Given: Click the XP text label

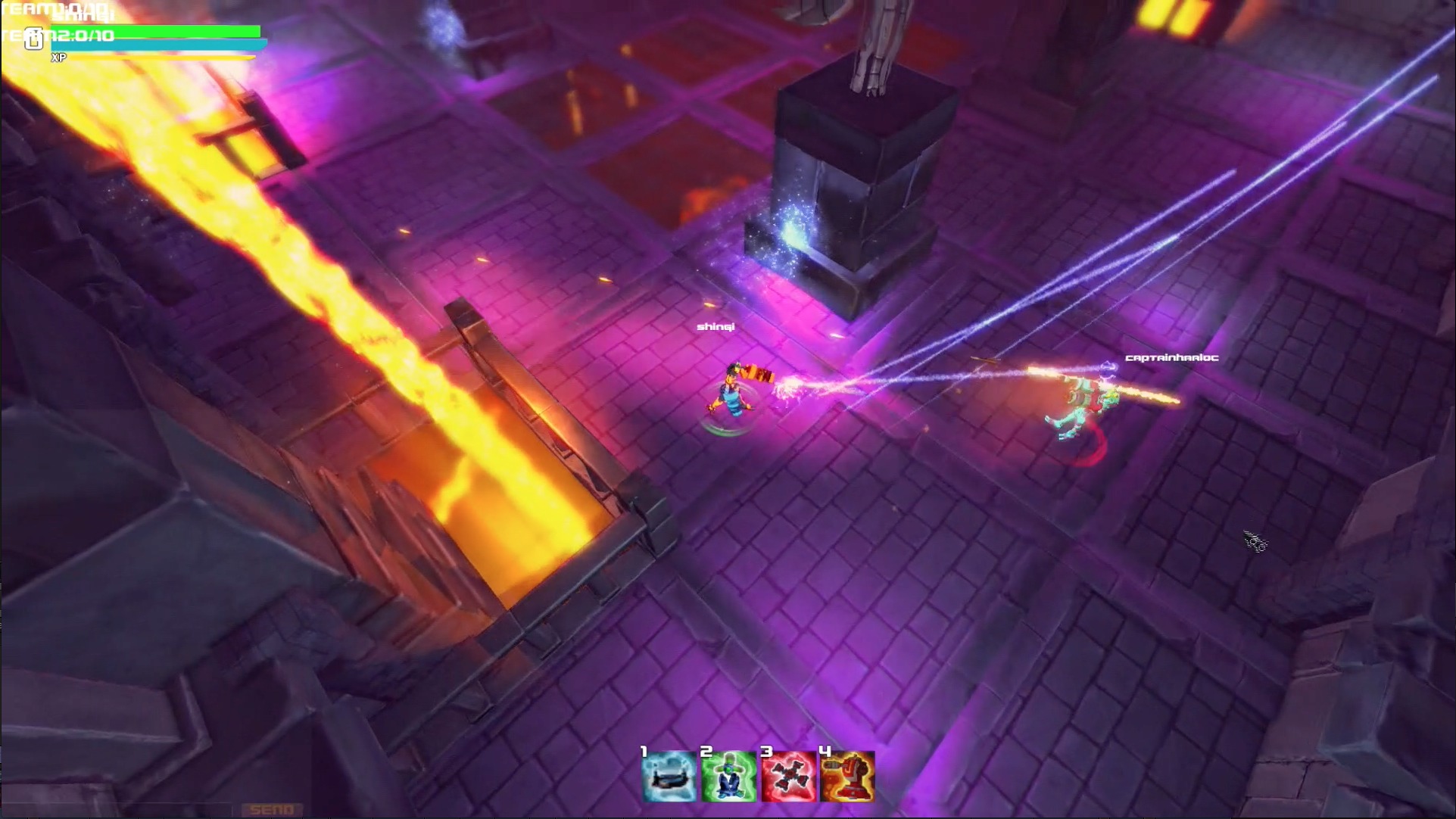Looking at the screenshot, I should [x=58, y=58].
